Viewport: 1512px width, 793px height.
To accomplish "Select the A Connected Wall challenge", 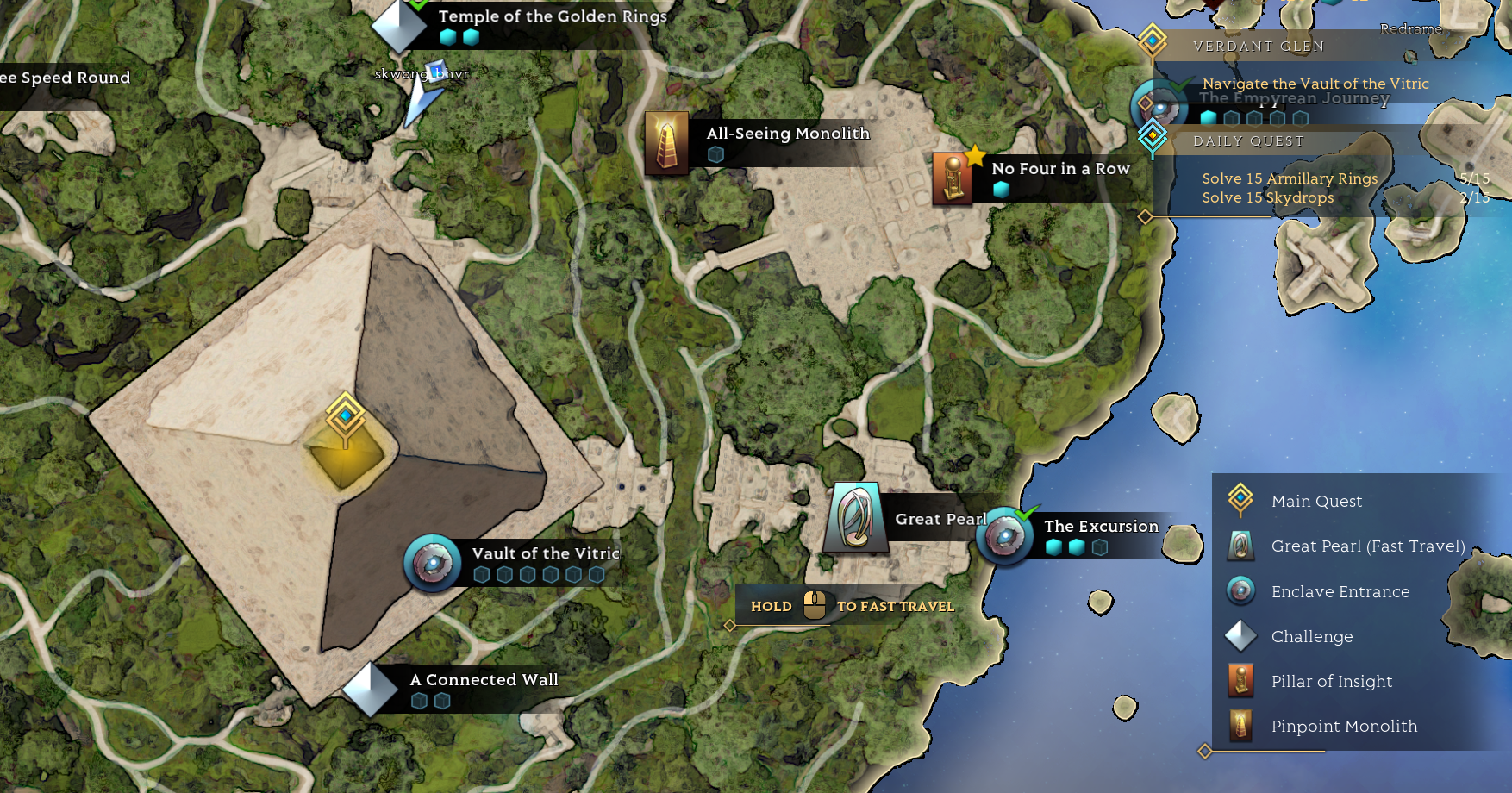I will 371,689.
